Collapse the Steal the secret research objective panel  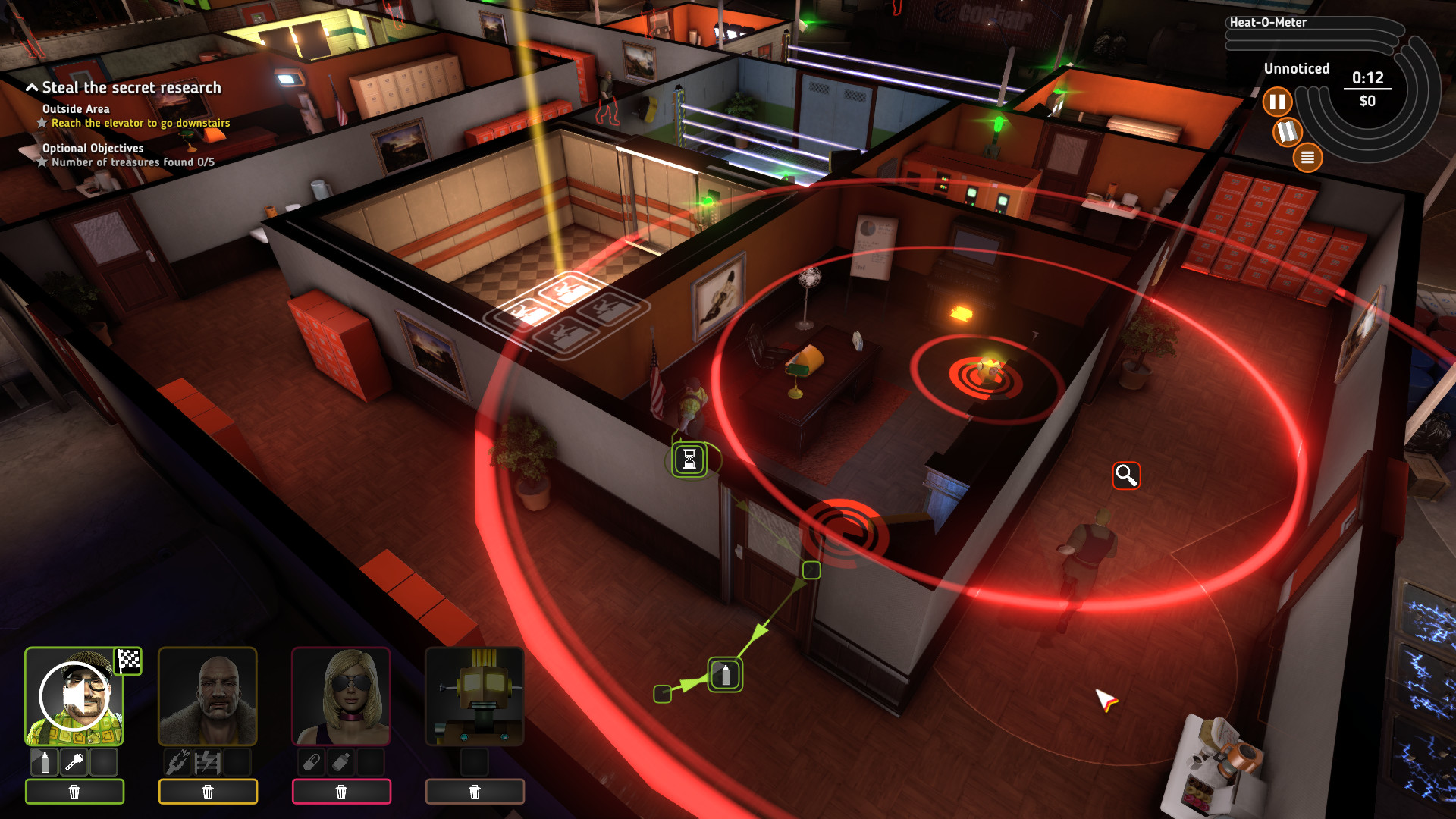(x=33, y=86)
